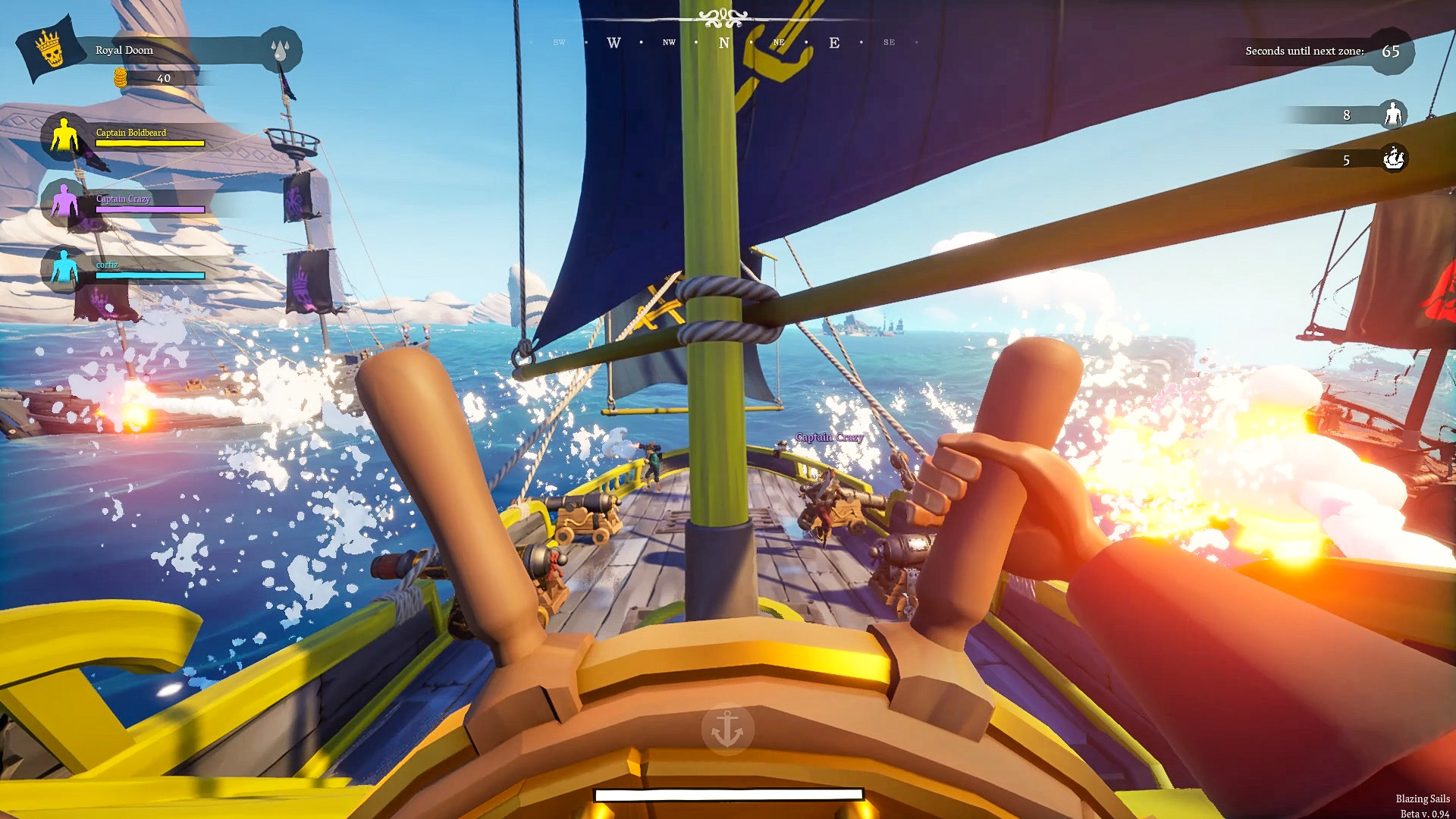Click the W direction on the compass
Image resolution: width=1456 pixels, height=819 pixels.
(613, 43)
